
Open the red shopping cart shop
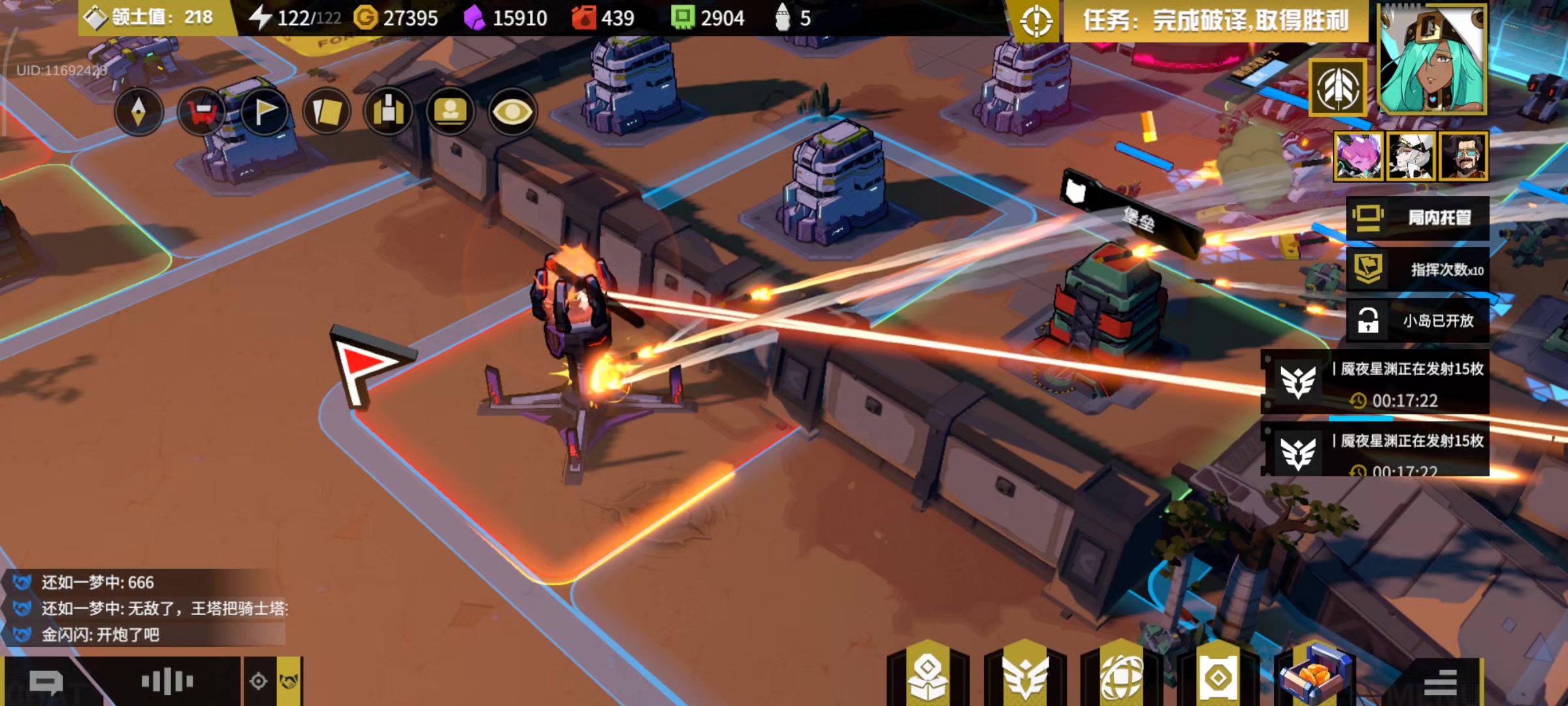pyautogui.click(x=201, y=112)
